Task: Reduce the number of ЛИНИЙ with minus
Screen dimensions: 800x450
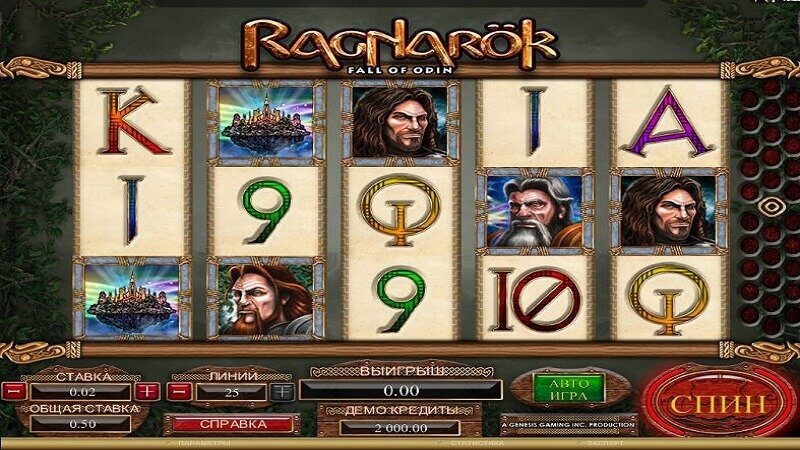Action: tap(180, 391)
